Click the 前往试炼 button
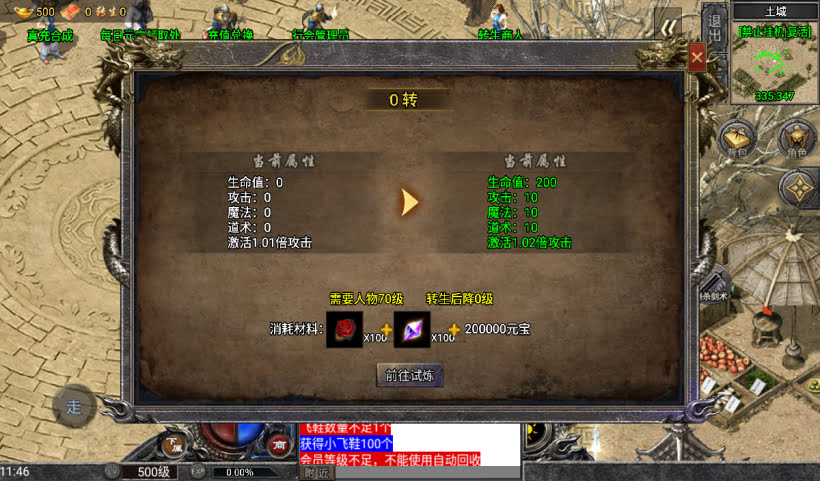The height and width of the screenshot is (481, 820). [x=411, y=375]
